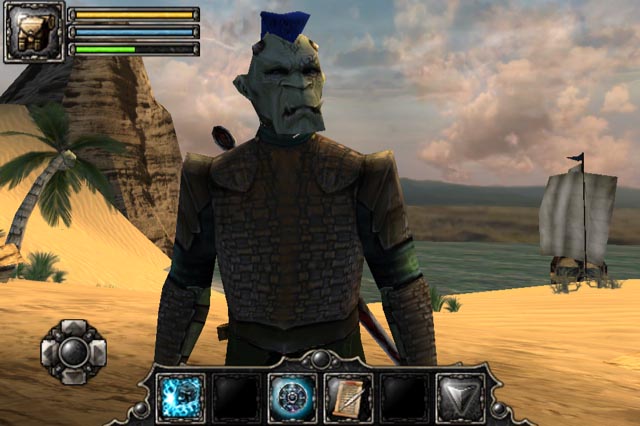Open the armor chestplate equipment icon
Screen dimensions: 640x426
click(33, 32)
